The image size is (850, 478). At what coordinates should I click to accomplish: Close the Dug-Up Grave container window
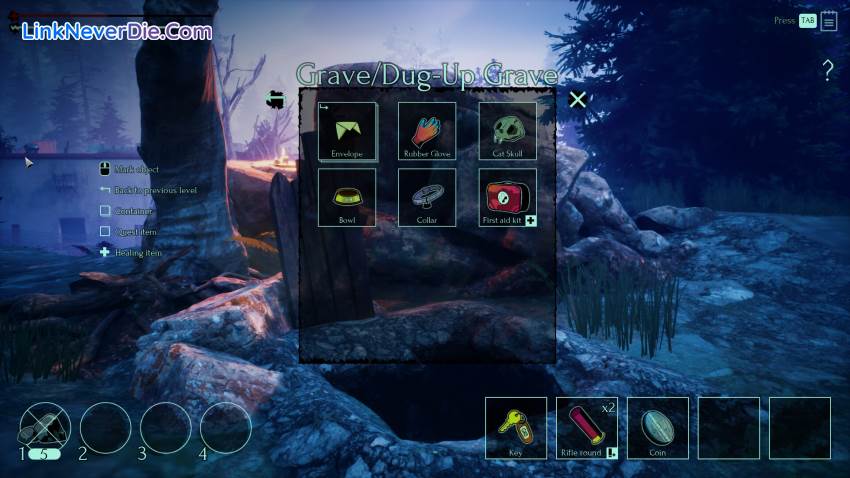[577, 99]
